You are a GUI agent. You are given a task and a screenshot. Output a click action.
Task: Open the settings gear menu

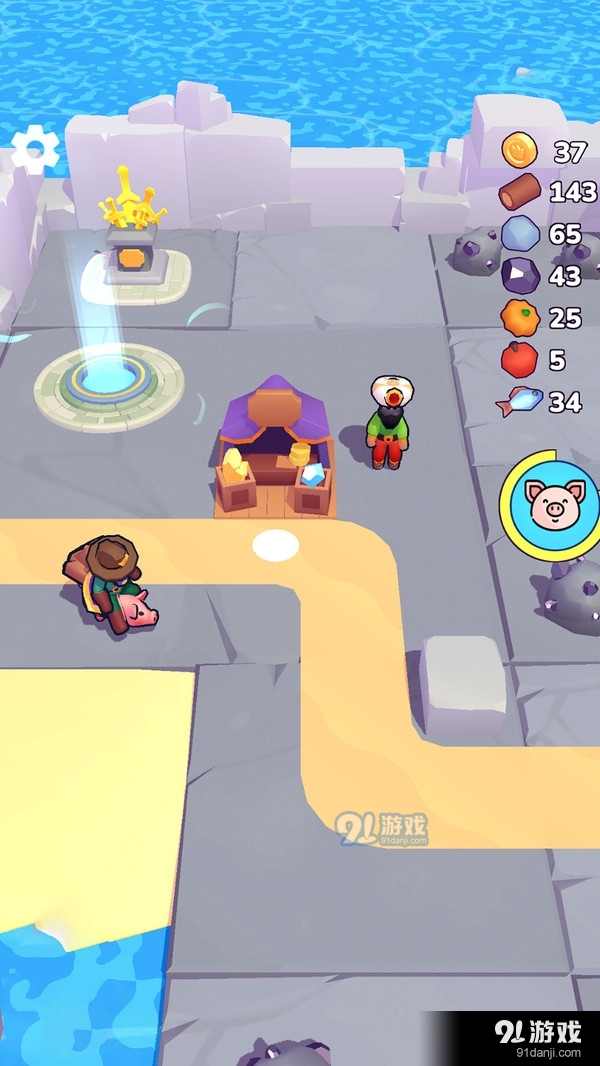(36, 151)
